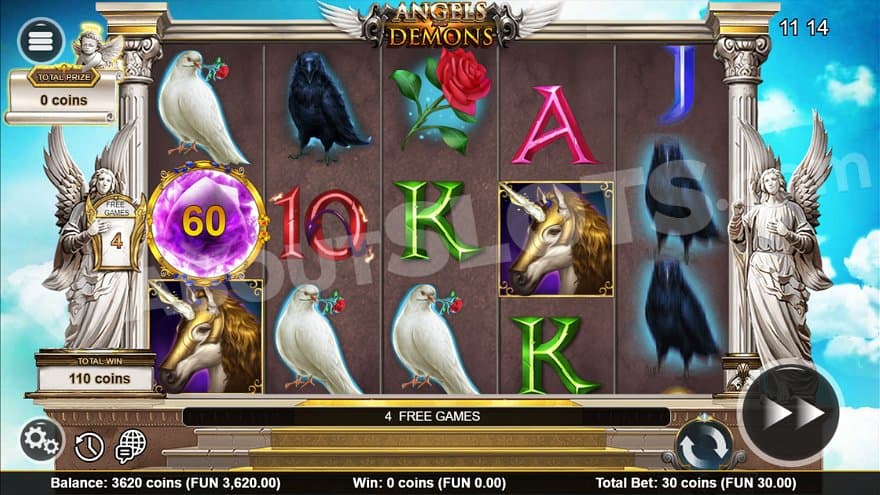Image resolution: width=880 pixels, height=495 pixels.
Task: Click the circular arrows autoplay button
Action: [704, 445]
